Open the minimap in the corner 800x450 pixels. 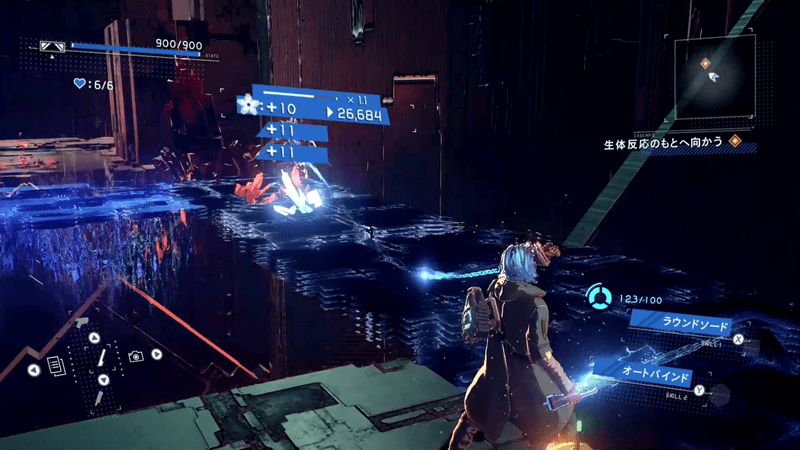(x=717, y=79)
